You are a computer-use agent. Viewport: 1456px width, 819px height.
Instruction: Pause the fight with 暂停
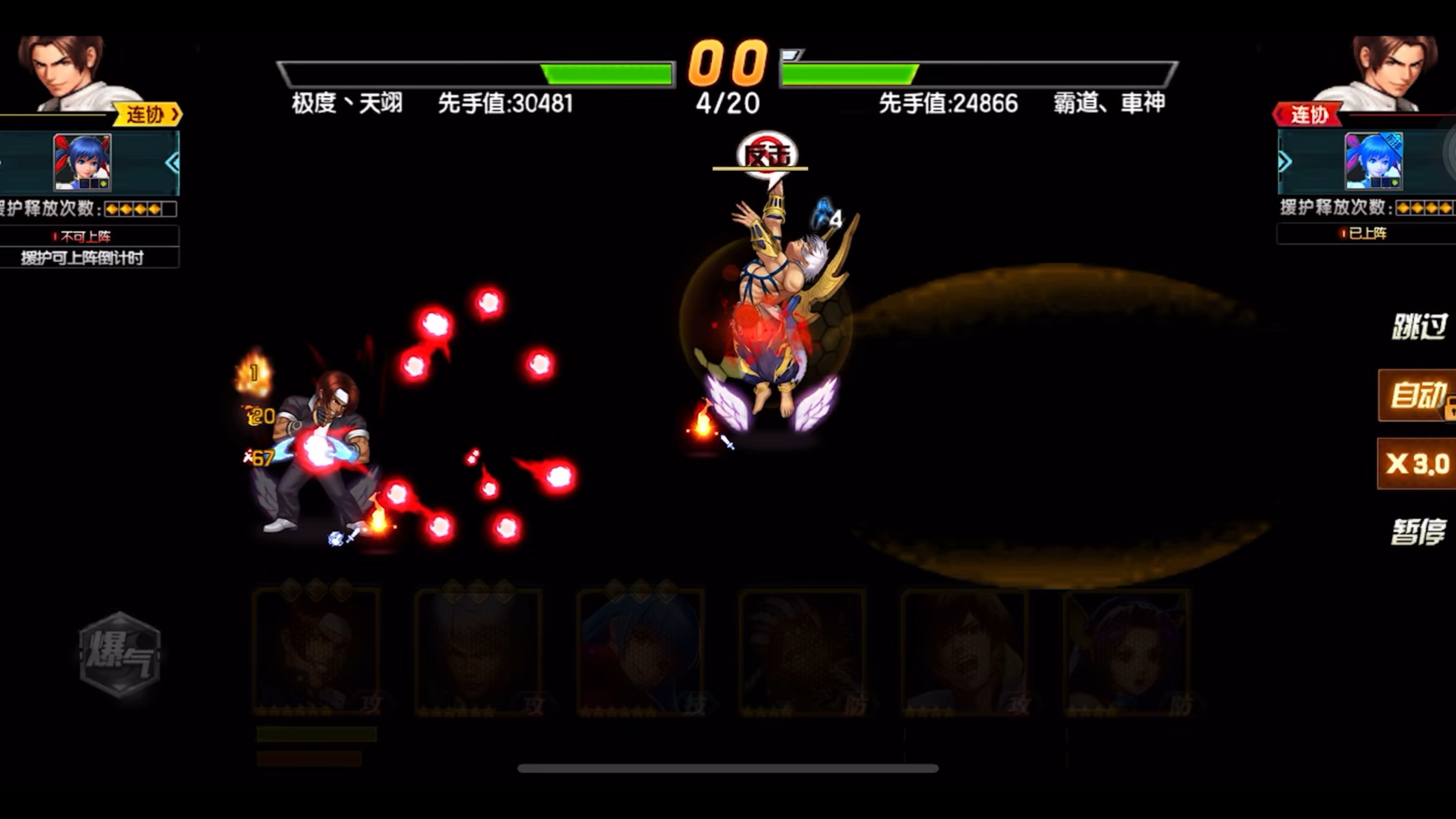click(1419, 532)
